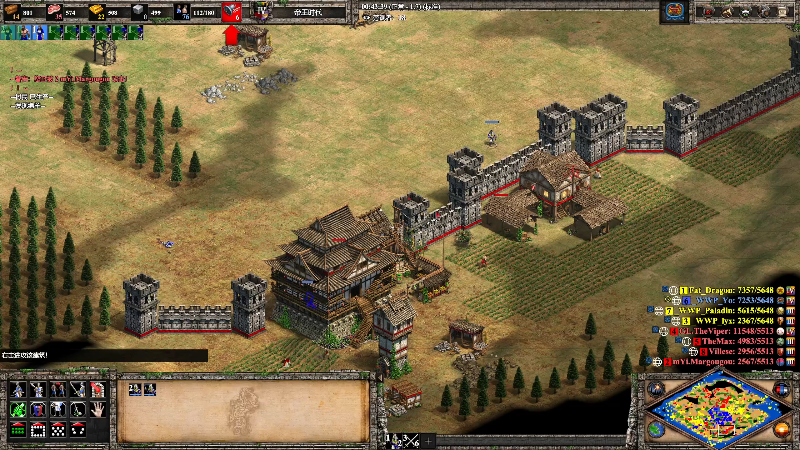Choose the box formation button
The height and width of the screenshot is (450, 800).
tap(38, 430)
